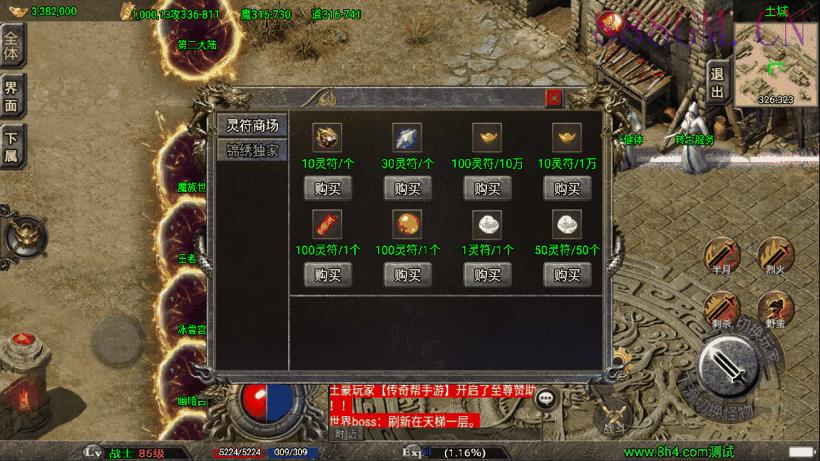
Task: Buy the red scroll for 100灵符/1个
Action: click(328, 274)
